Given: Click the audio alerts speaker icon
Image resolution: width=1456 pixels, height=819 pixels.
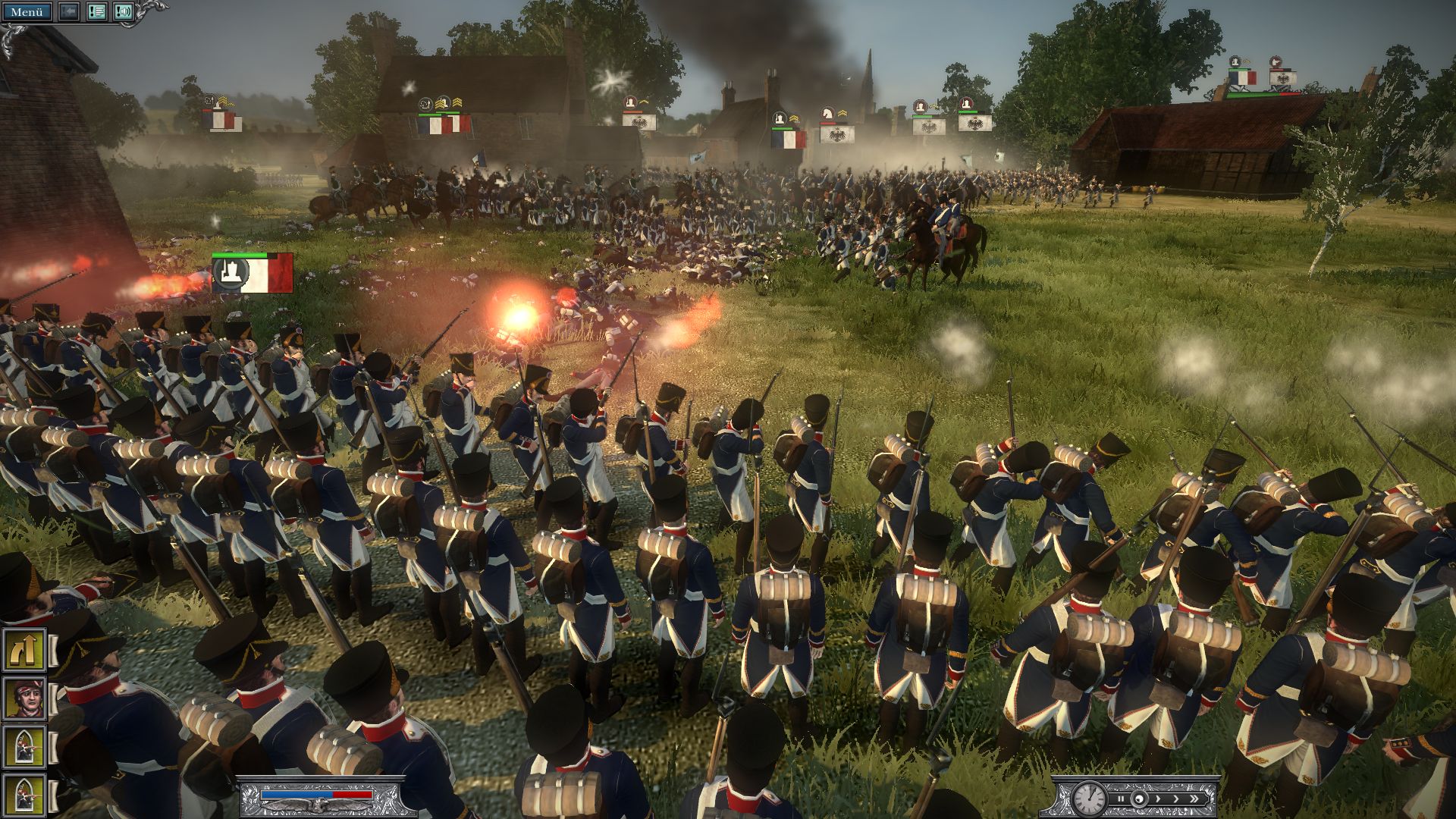Looking at the screenshot, I should (122, 11).
